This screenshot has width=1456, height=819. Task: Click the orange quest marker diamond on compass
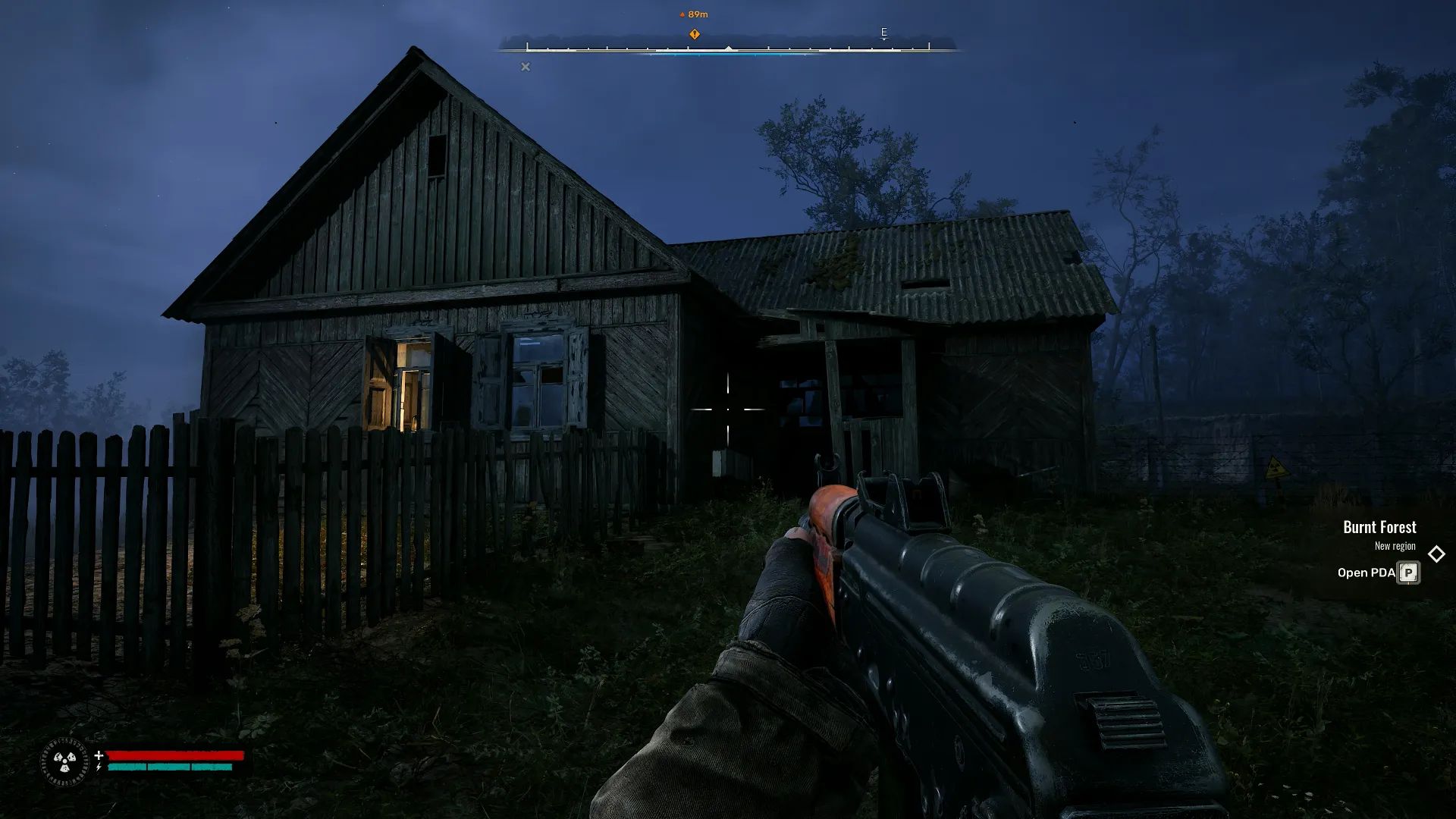point(695,33)
